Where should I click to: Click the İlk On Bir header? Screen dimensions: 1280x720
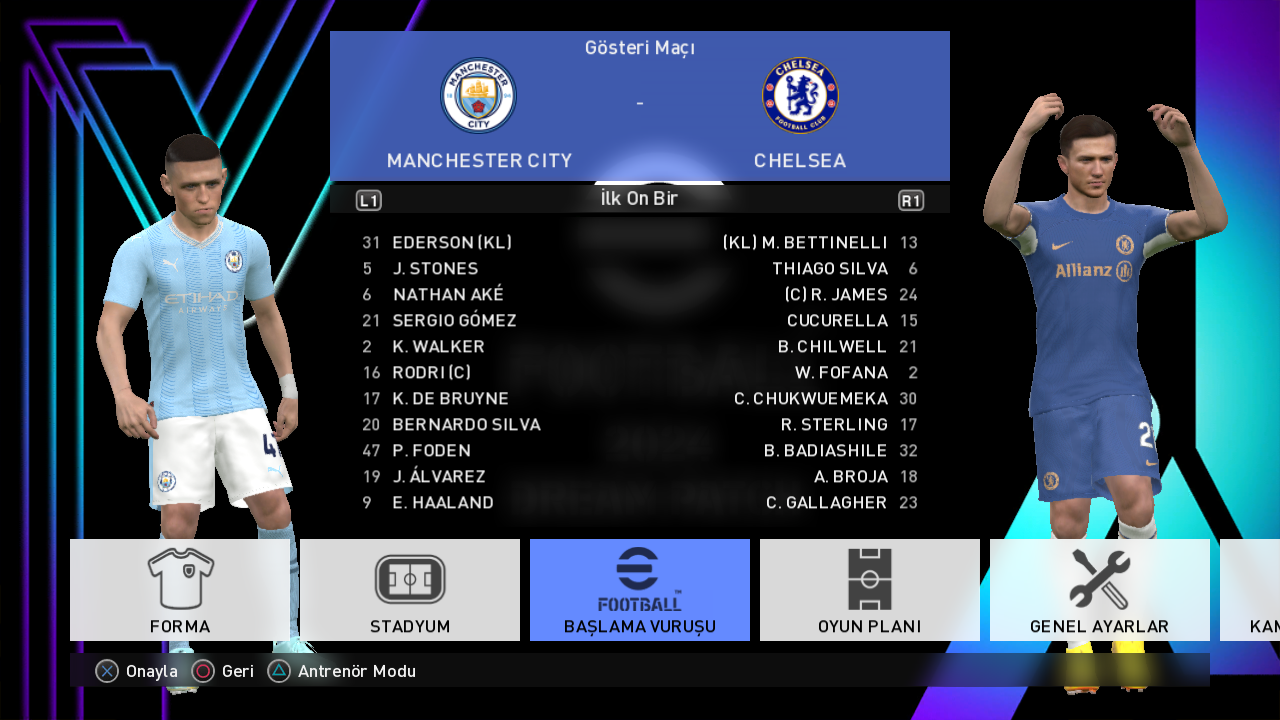coord(639,199)
